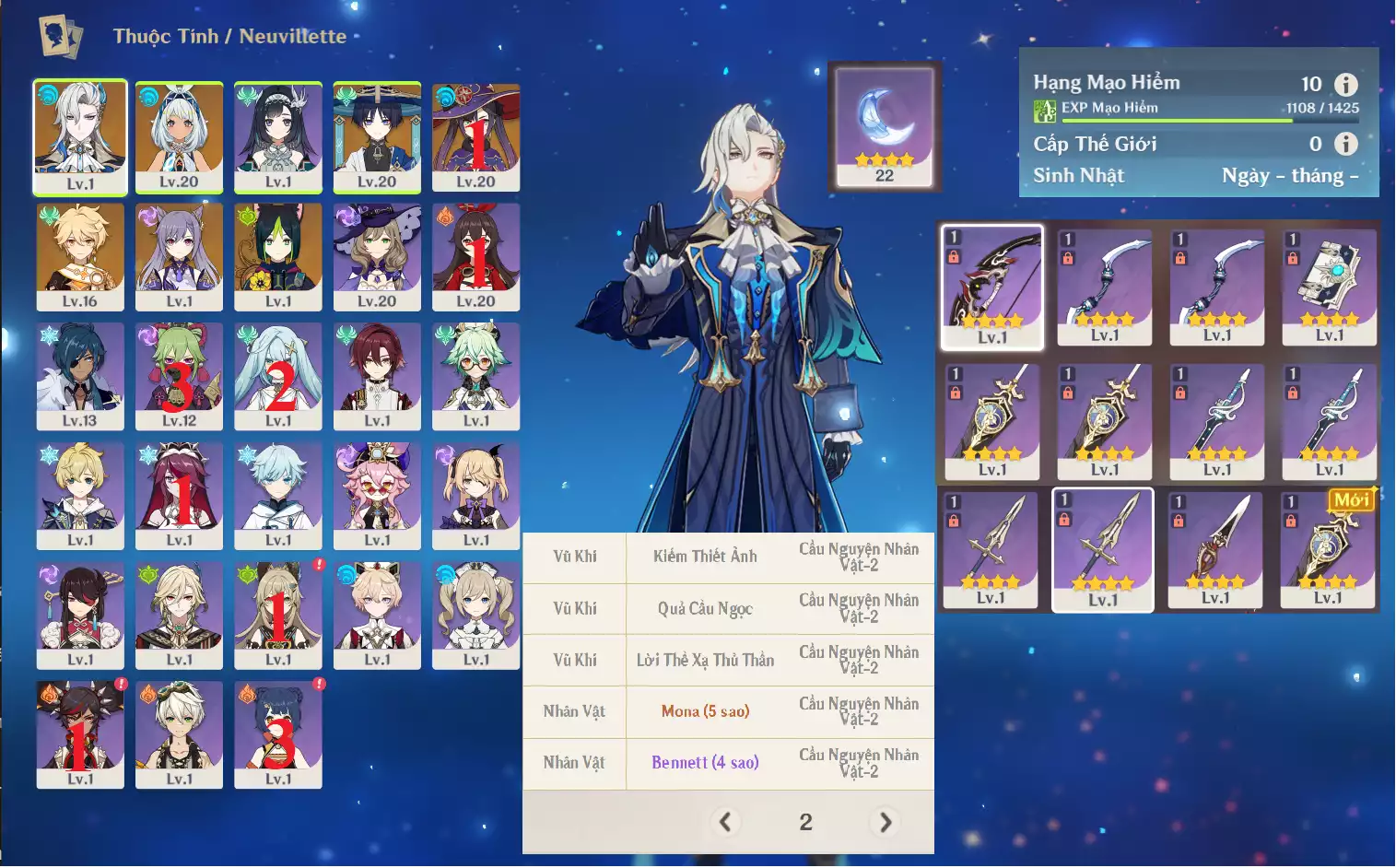The image size is (1396, 868).
Task: Choose the Lisa portrait at Lv.20
Action: tap(377, 256)
